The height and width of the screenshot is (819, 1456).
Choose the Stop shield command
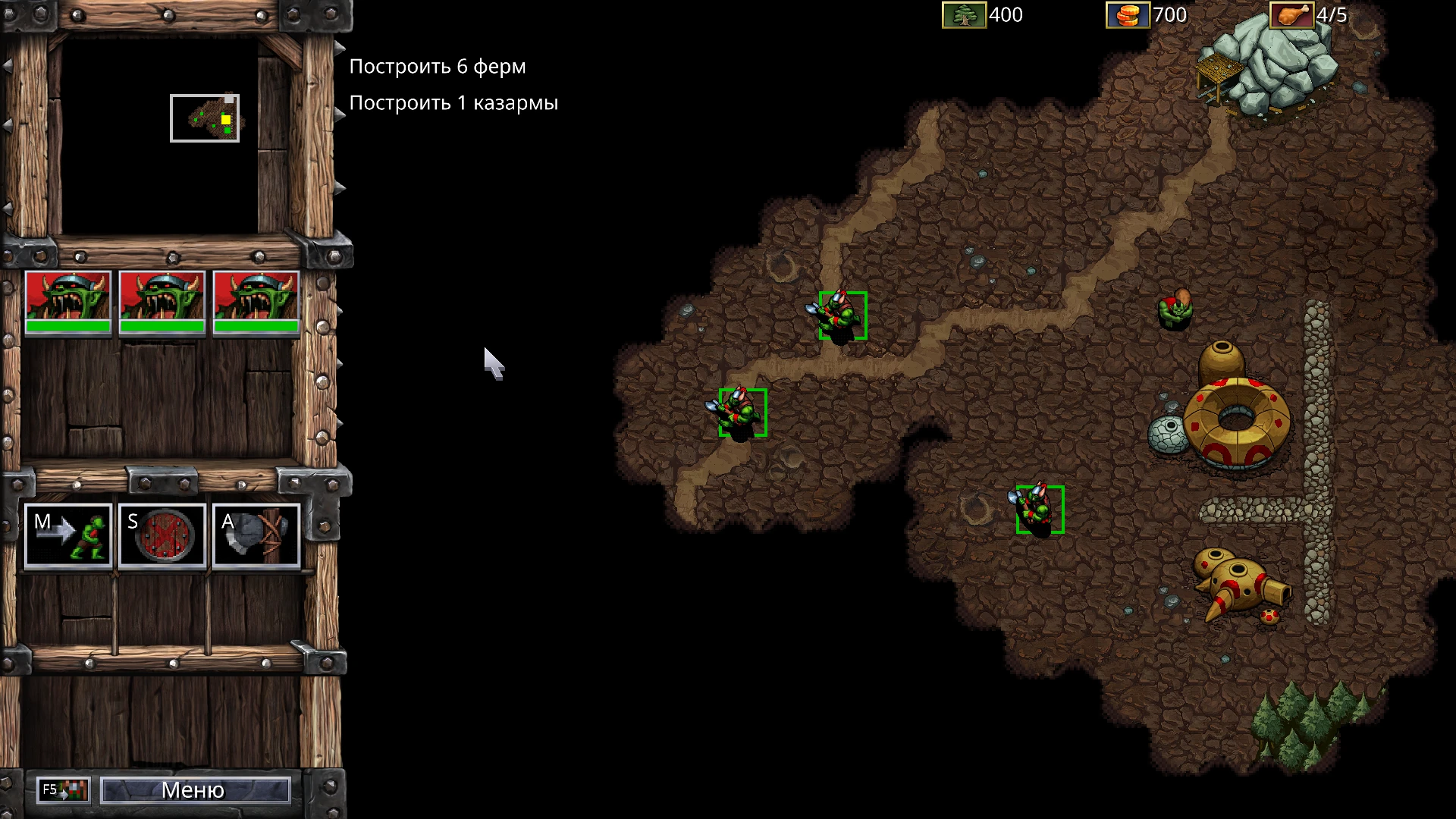click(x=162, y=536)
